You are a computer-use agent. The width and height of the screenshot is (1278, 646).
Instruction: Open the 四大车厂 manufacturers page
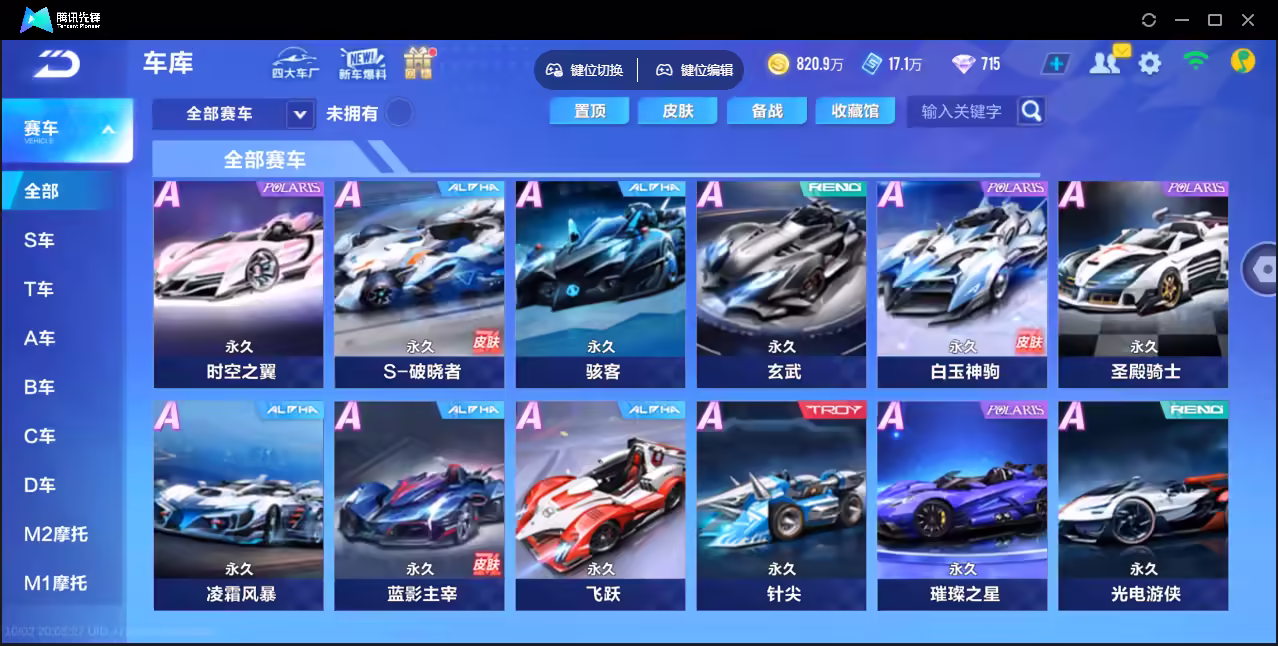[x=295, y=63]
